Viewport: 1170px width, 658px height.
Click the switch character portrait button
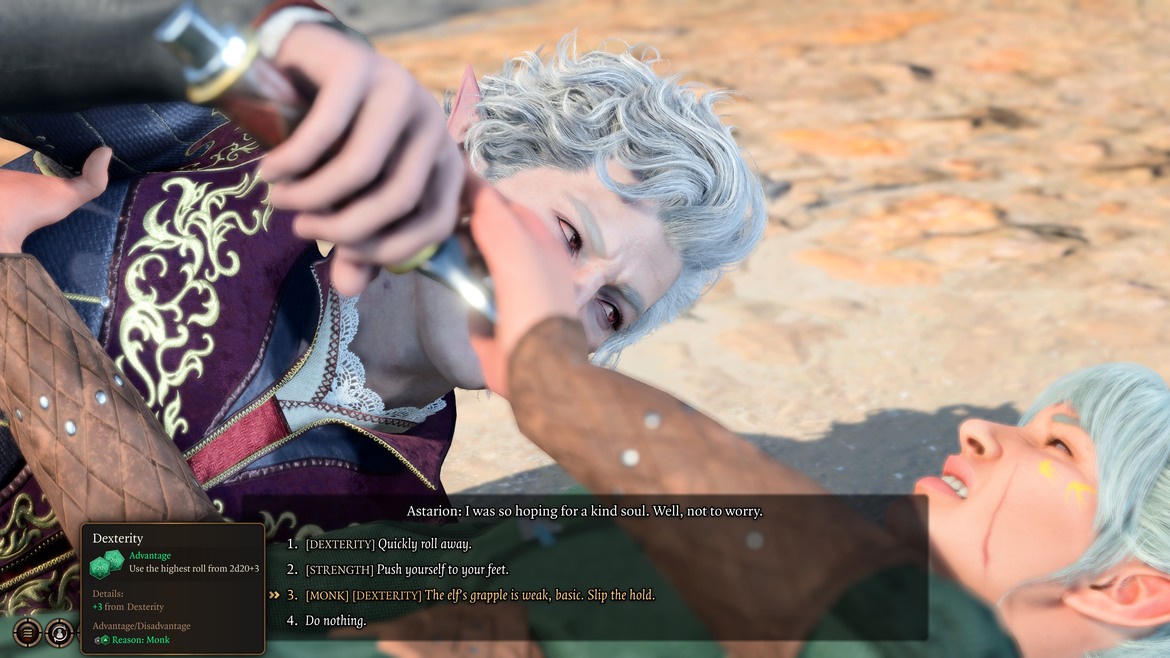point(59,632)
